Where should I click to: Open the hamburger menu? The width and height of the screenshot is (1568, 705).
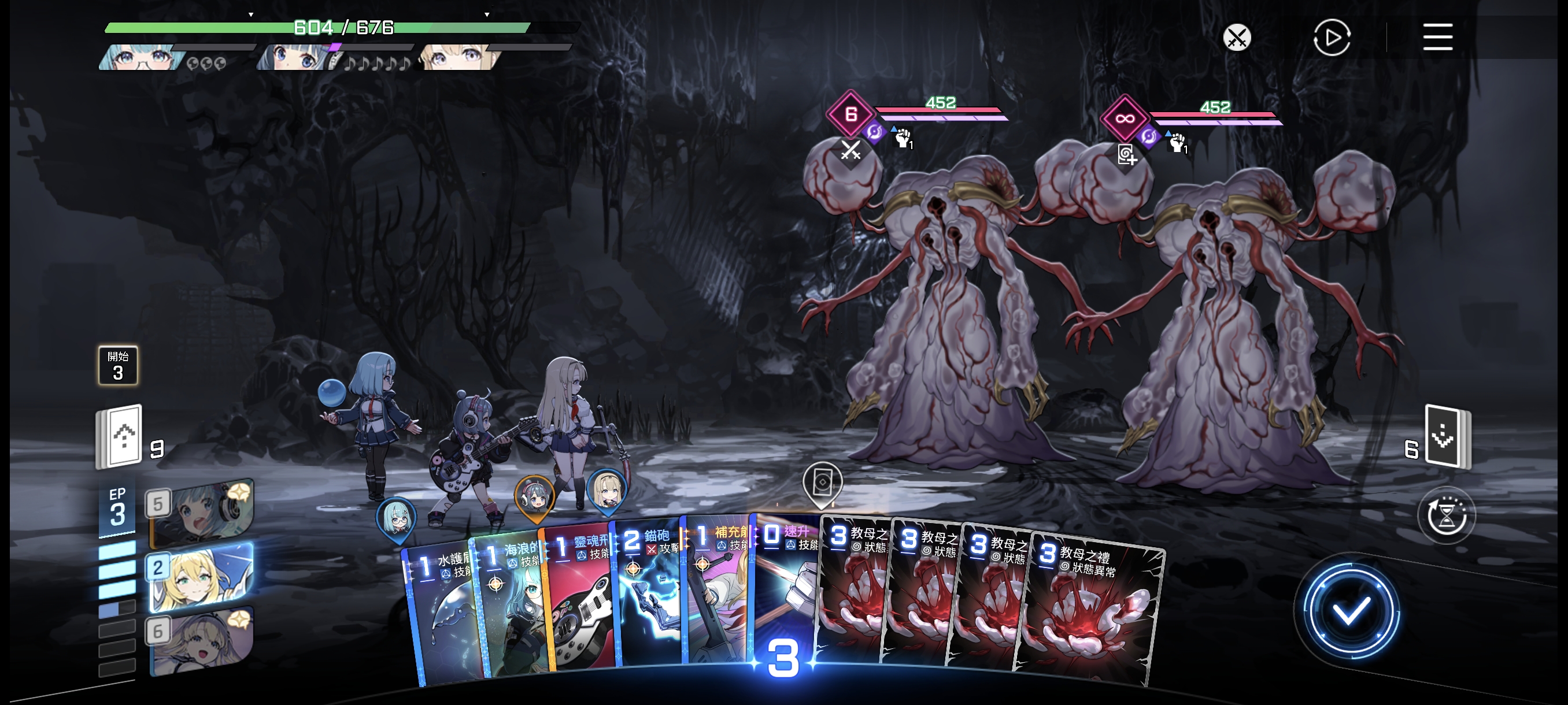coord(1437,38)
